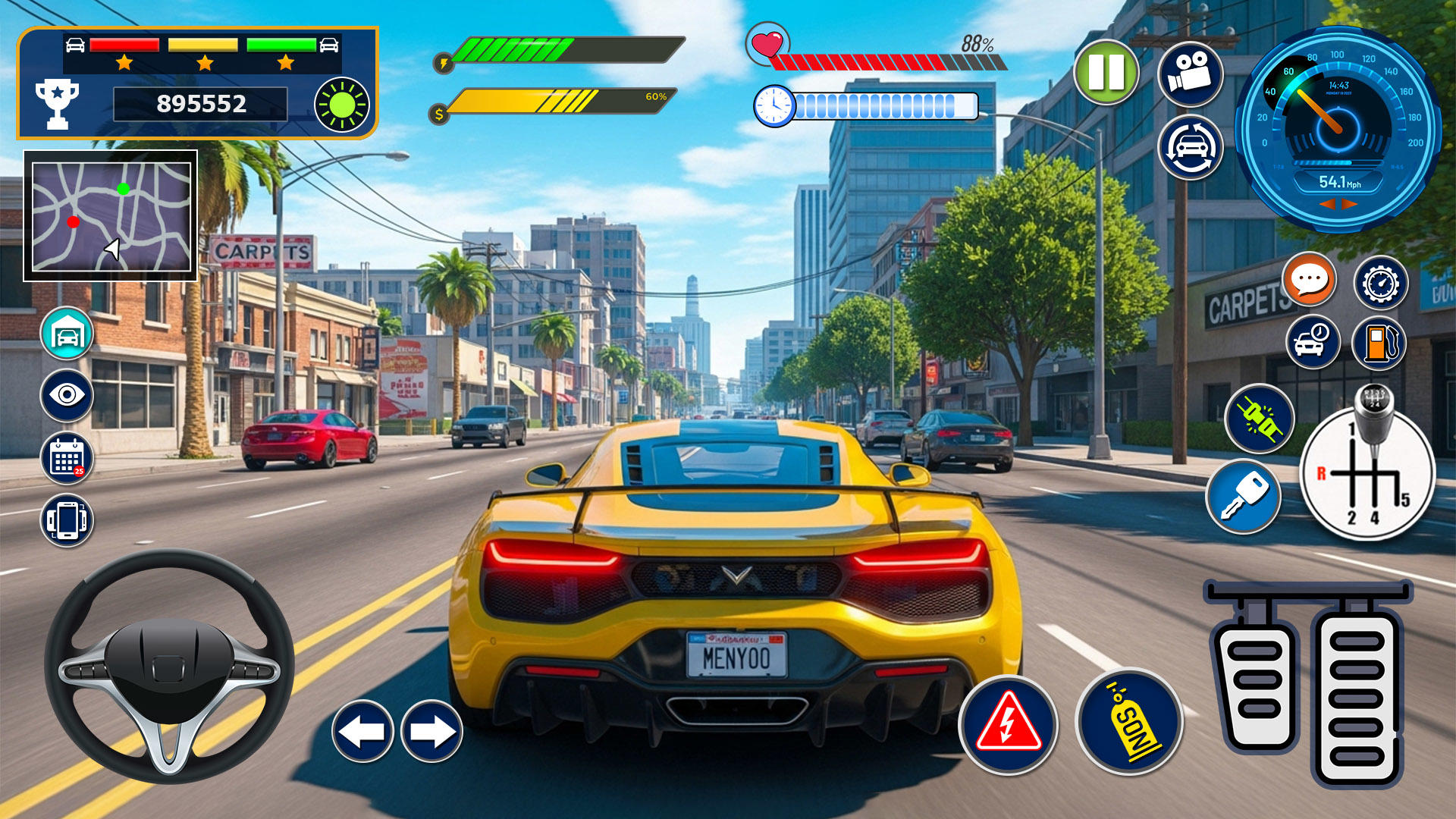Toggle the eye view icon

67,395
